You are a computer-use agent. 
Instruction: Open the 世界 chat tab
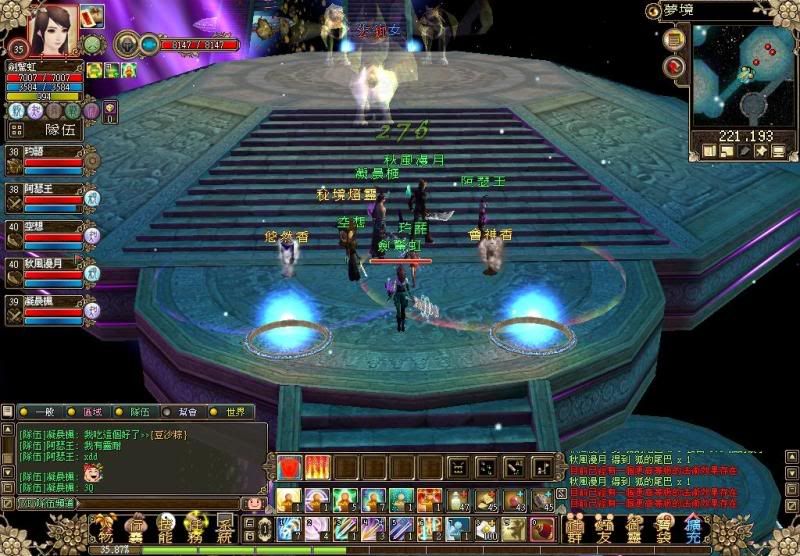pos(233,412)
